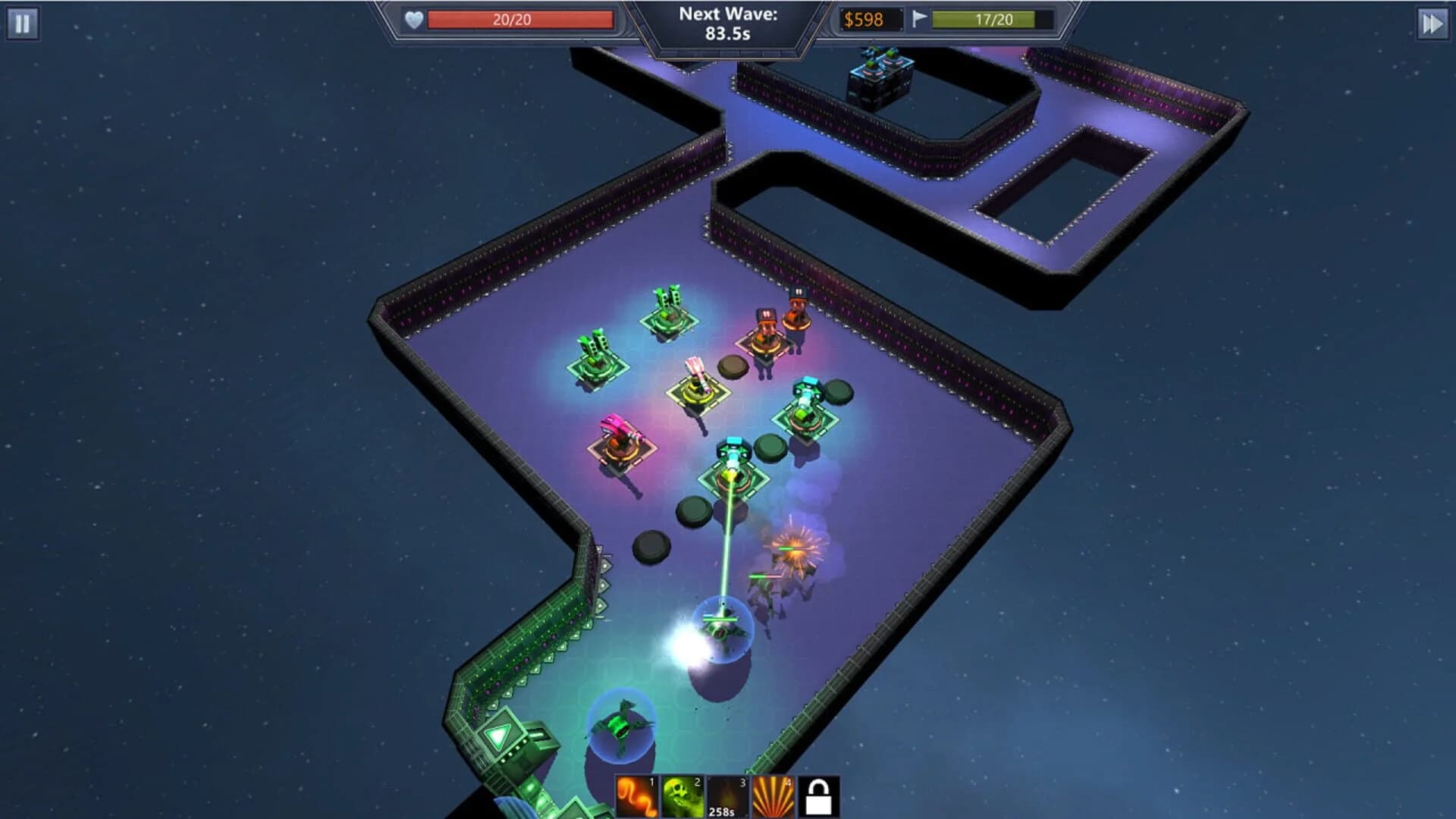Click the green 17/20 wave progress bar

(993, 20)
